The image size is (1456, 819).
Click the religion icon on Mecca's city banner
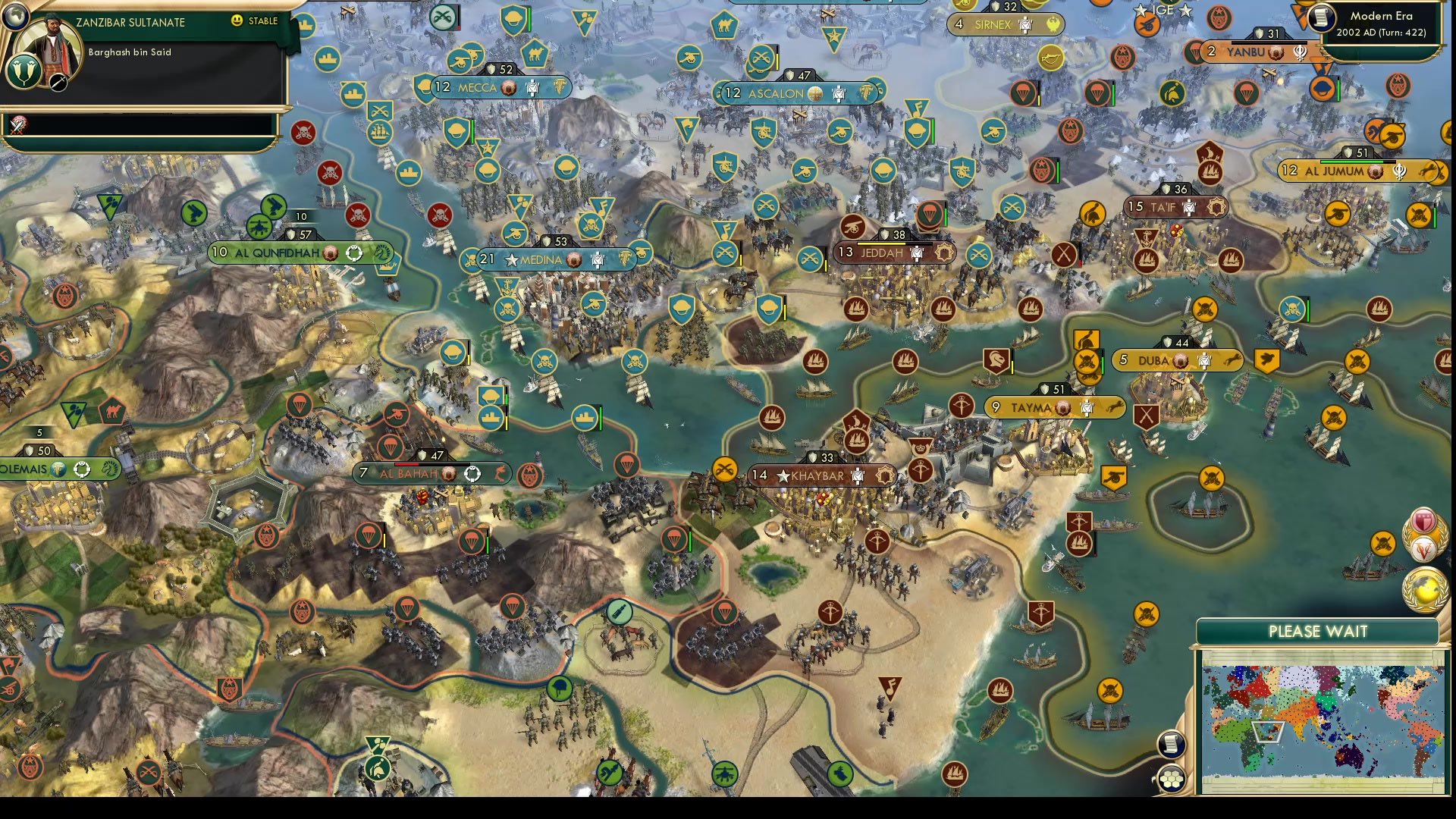508,88
